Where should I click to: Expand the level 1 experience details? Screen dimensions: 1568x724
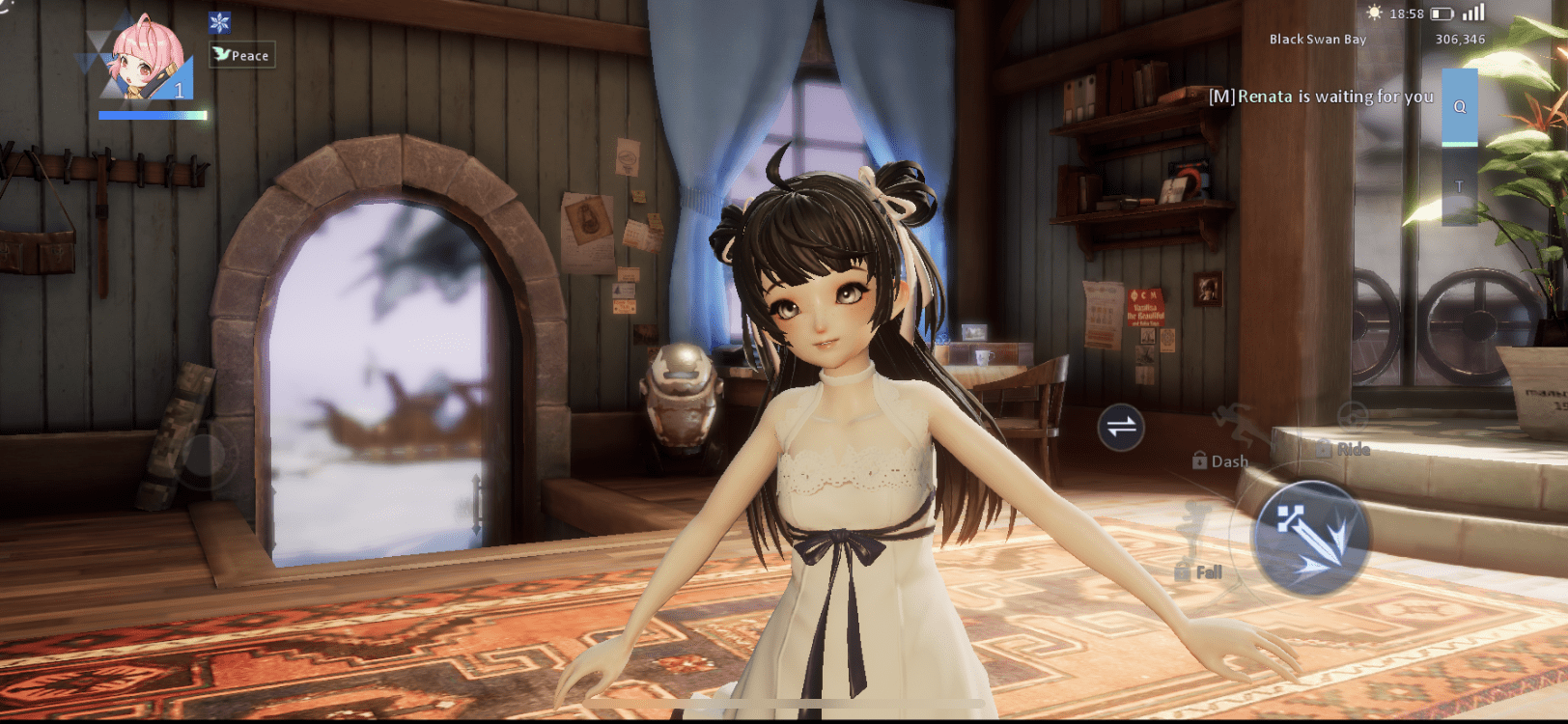click(x=180, y=92)
